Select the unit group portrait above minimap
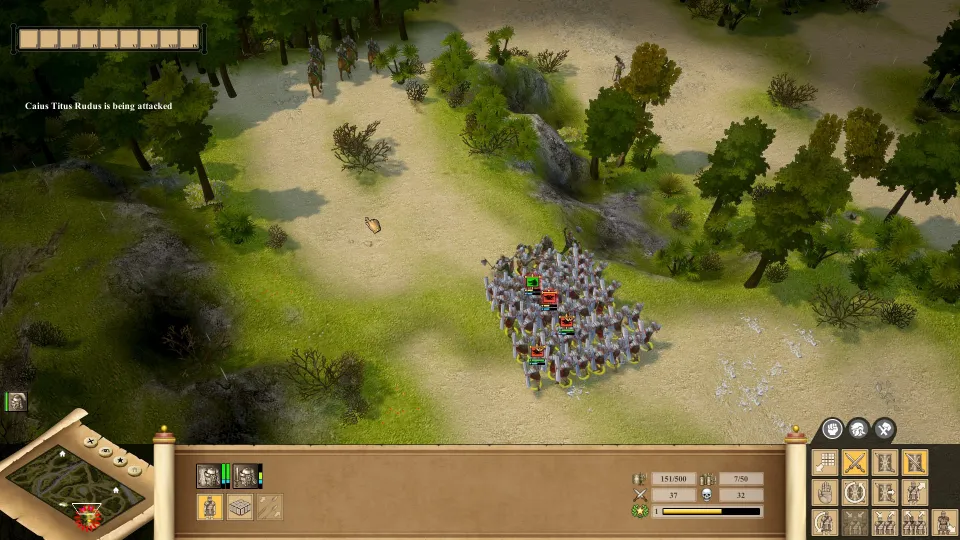Viewport: 960px width, 540px height. pyautogui.click(x=16, y=402)
